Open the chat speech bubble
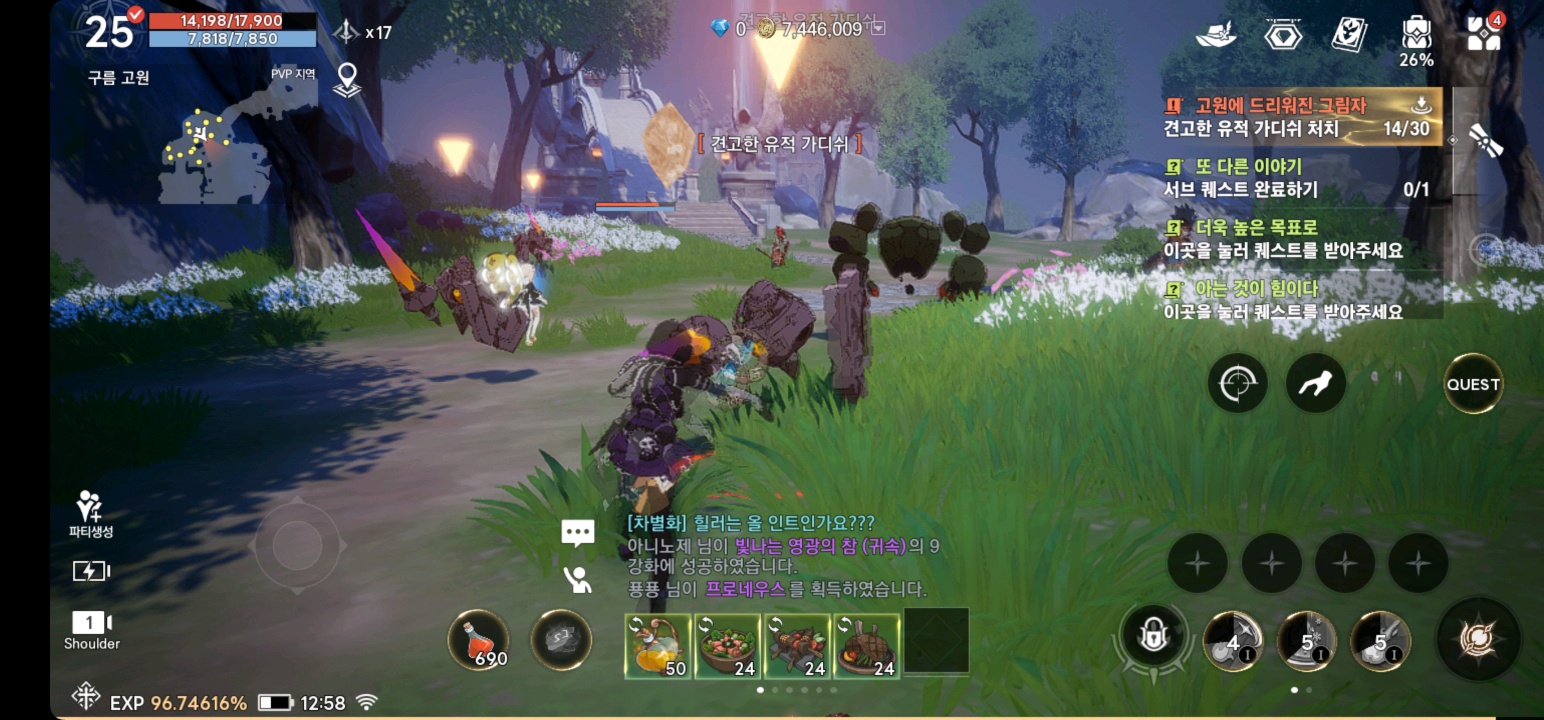This screenshot has height=720, width=1544. [578, 533]
